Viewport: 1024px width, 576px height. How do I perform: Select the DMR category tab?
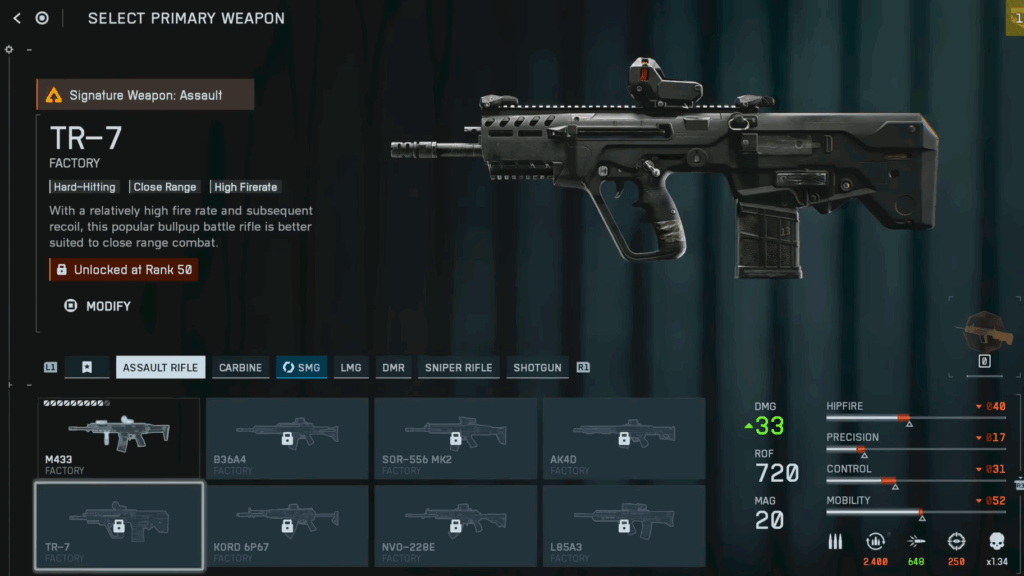point(393,368)
